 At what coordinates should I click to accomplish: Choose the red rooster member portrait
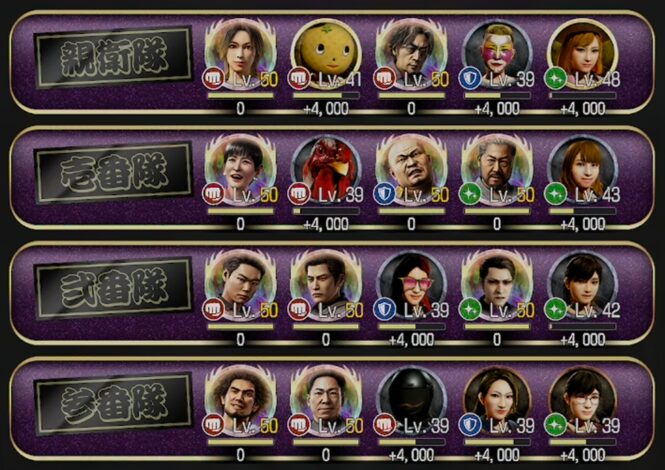pyautogui.click(x=326, y=167)
